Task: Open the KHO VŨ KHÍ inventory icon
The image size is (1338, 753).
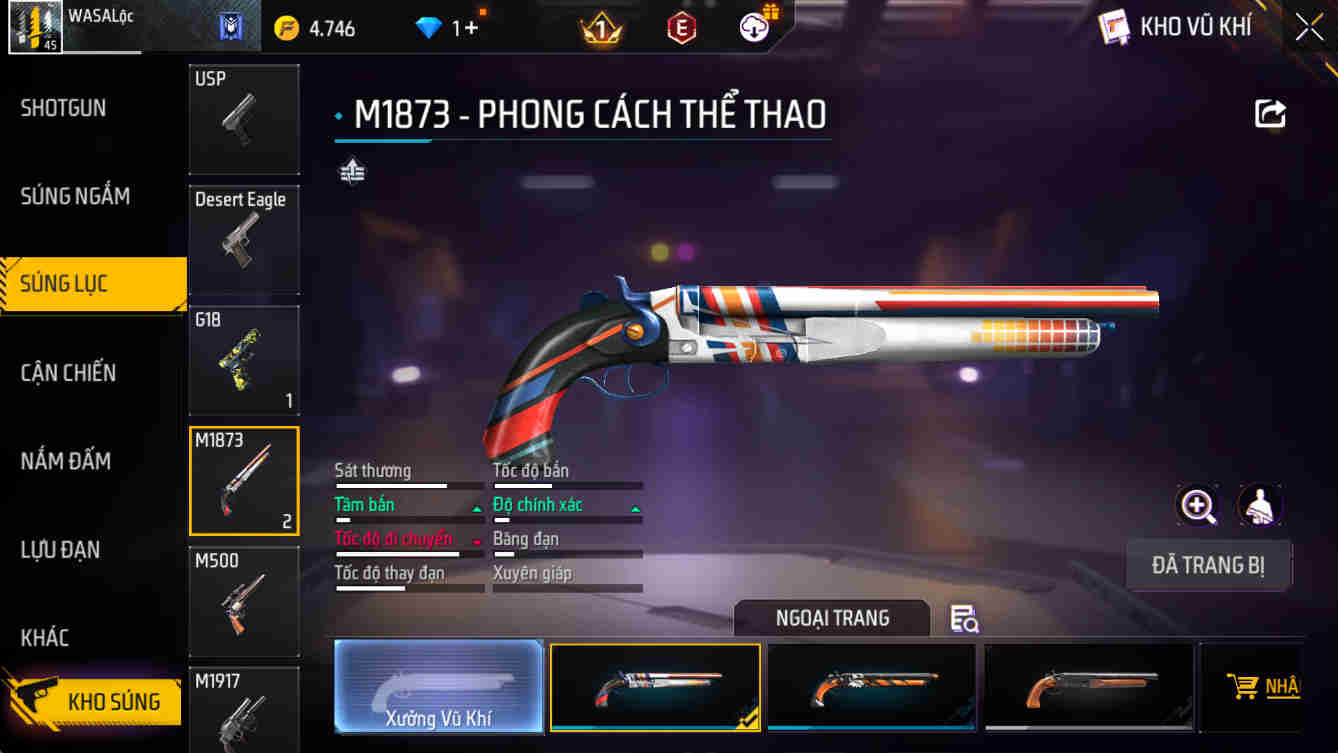Action: tap(1113, 26)
